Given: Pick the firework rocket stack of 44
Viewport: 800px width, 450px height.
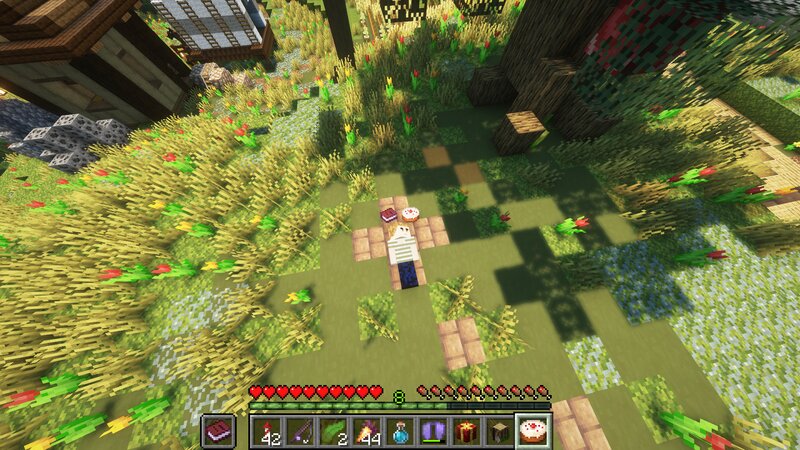Looking at the screenshot, I should coord(366,431).
